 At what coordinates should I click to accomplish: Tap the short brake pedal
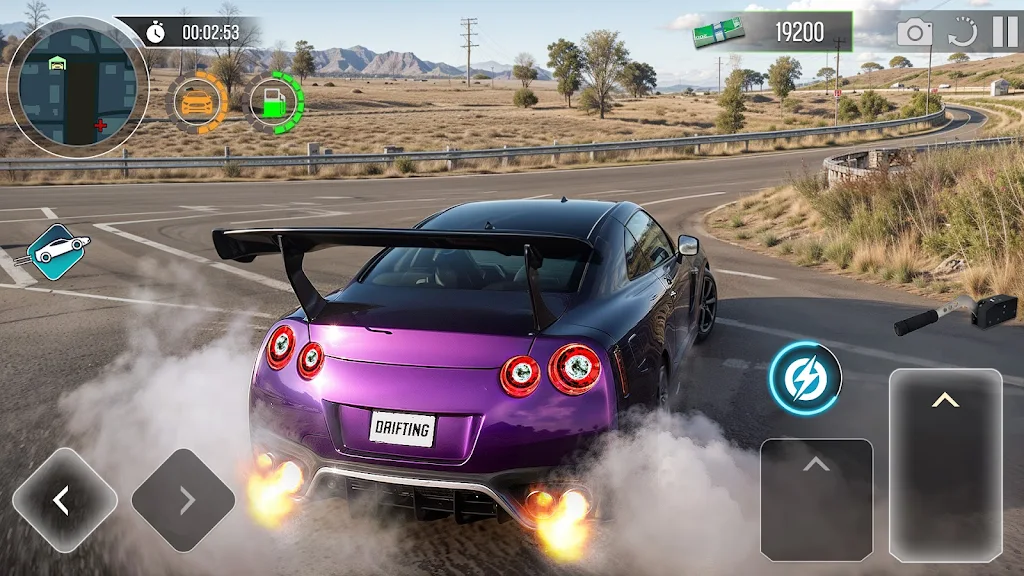pos(816,498)
